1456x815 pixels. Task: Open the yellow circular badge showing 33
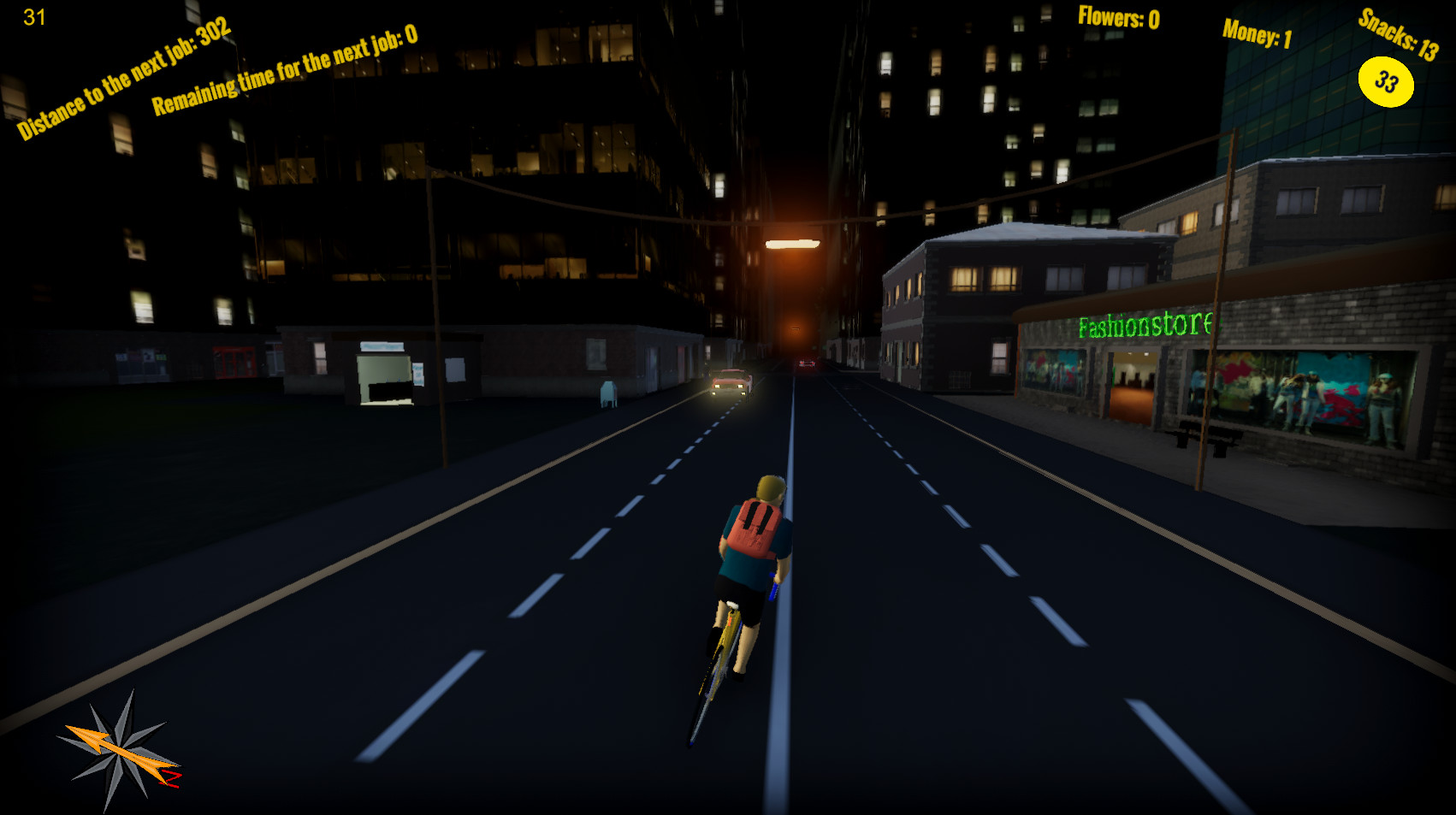[x=1386, y=81]
